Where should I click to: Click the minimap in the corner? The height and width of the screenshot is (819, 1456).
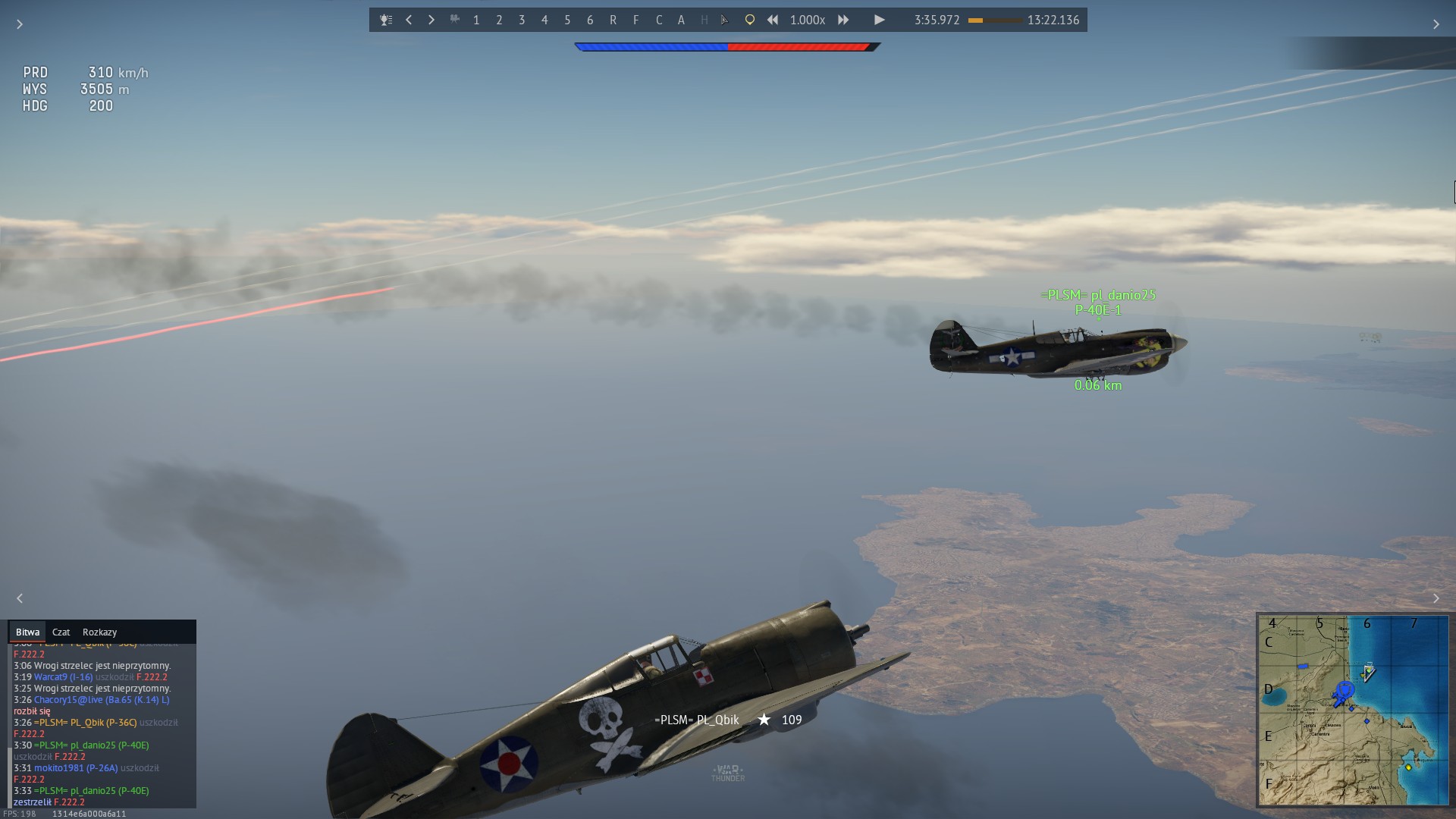[x=1353, y=710]
